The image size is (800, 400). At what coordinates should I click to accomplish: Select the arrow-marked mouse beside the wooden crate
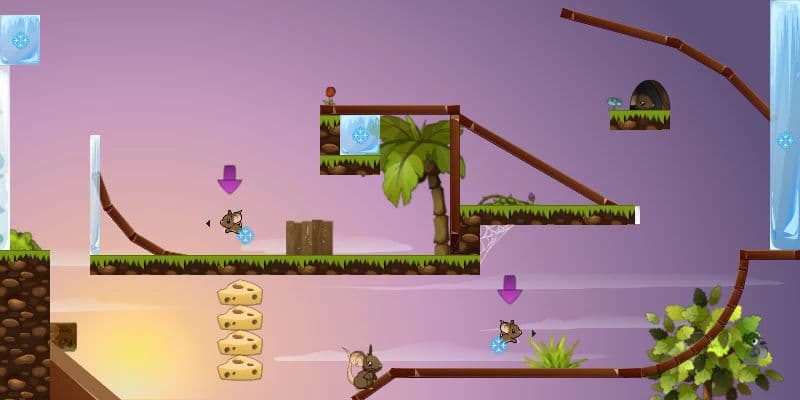(232, 222)
